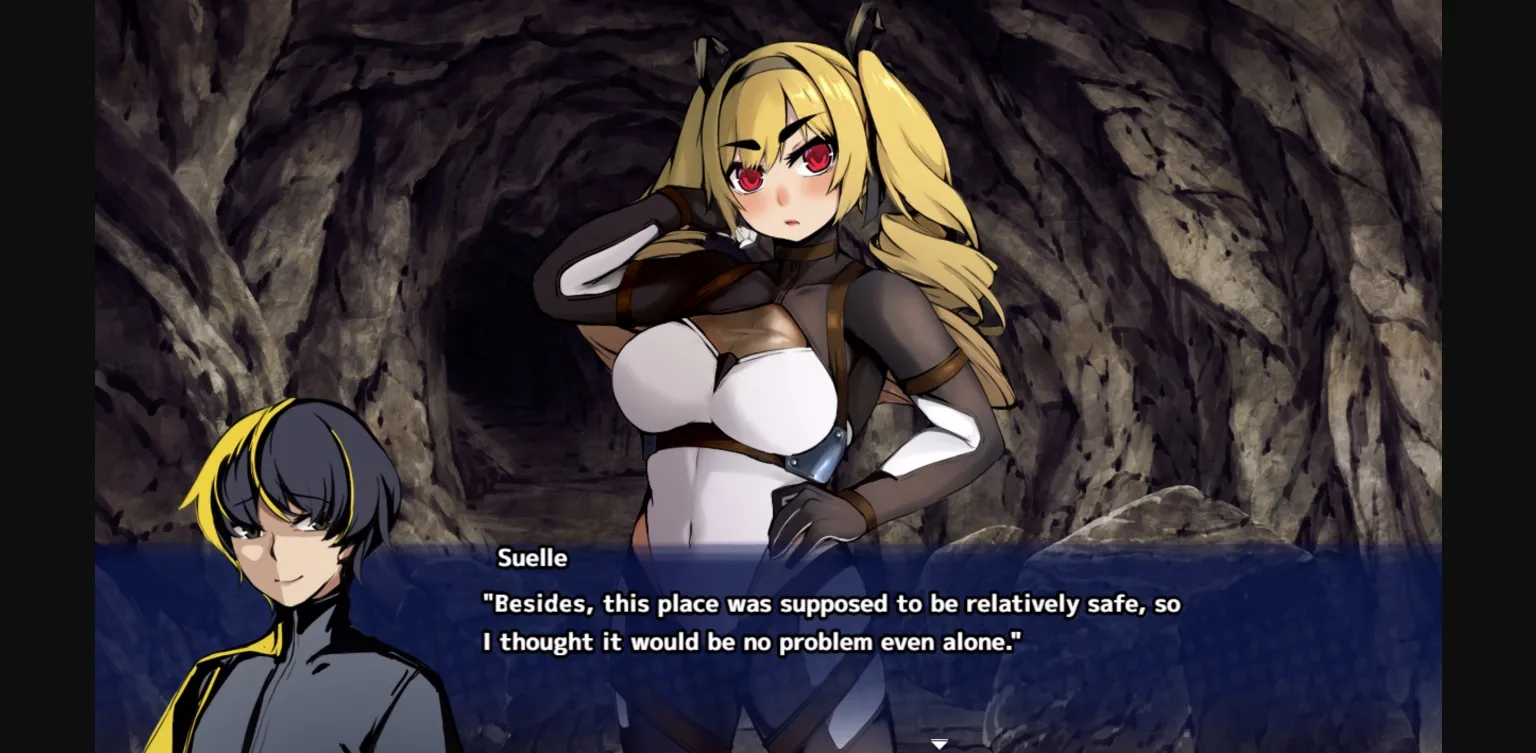The image size is (1536, 753).
Task: Click the black bar on the left edge
Action: coord(45,376)
